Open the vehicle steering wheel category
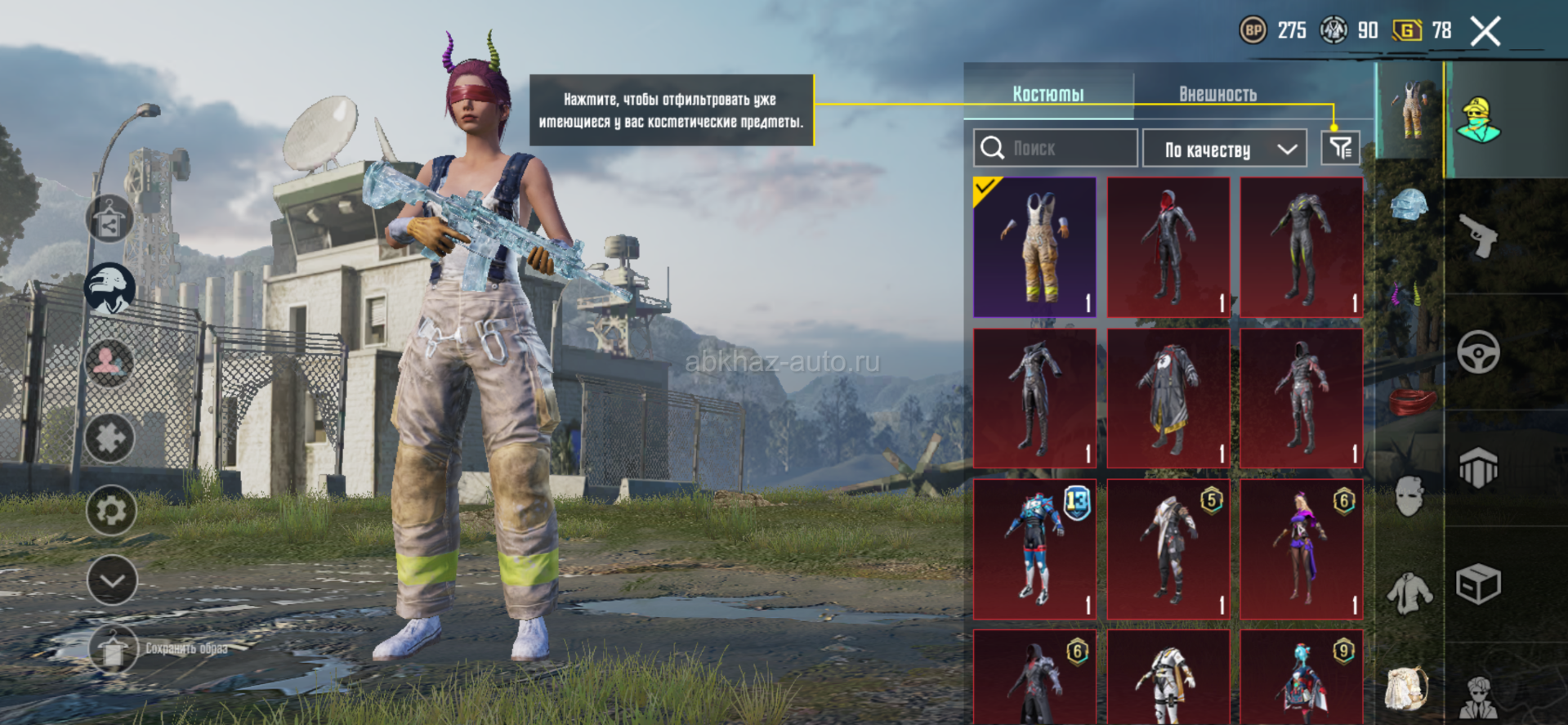The height and width of the screenshot is (725, 1568). point(1478,352)
